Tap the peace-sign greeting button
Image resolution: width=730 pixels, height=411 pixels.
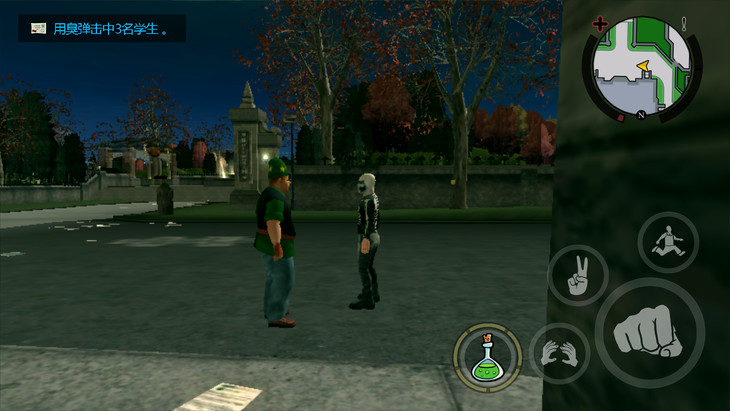577,275
